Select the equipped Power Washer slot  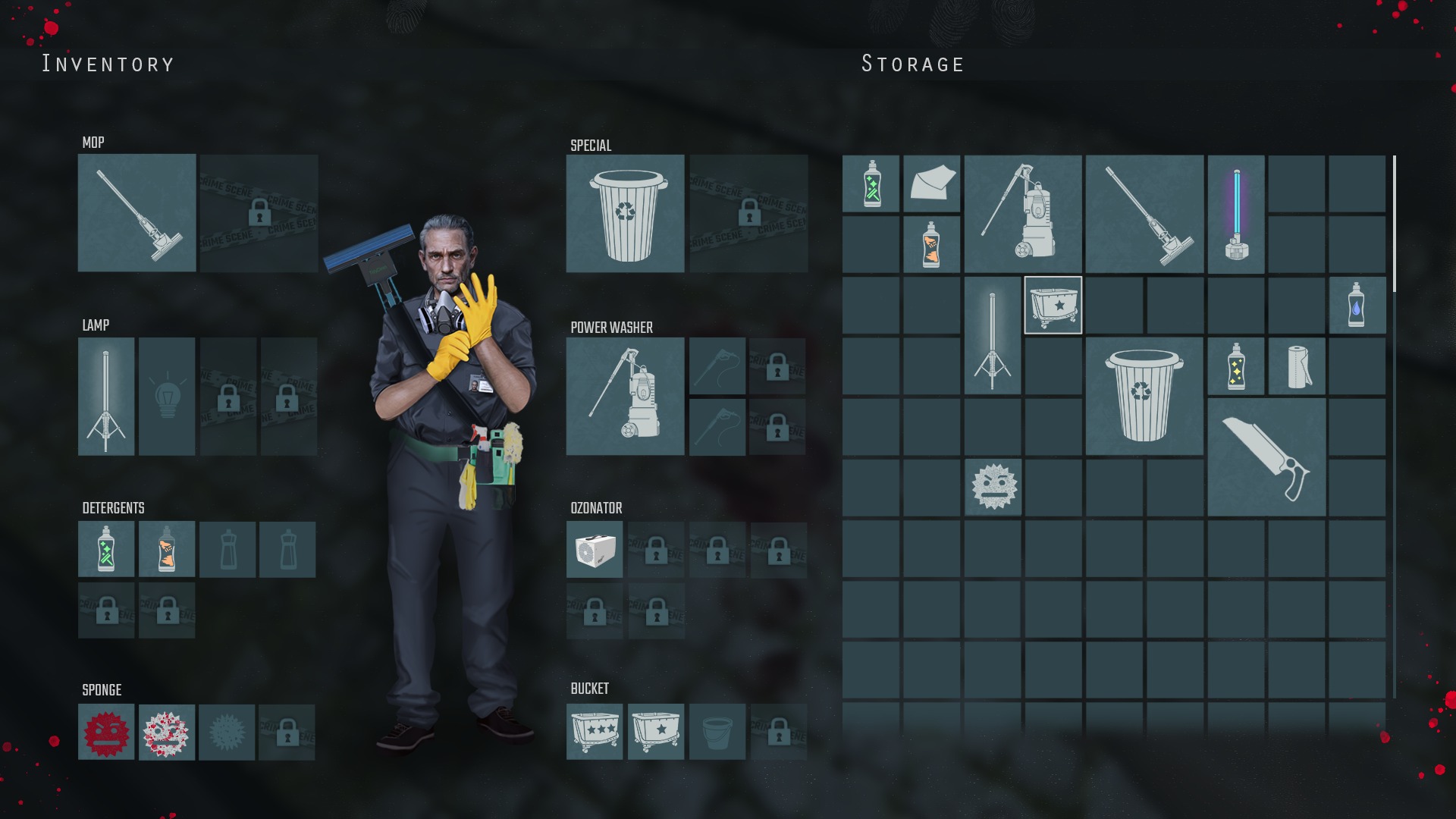point(625,397)
